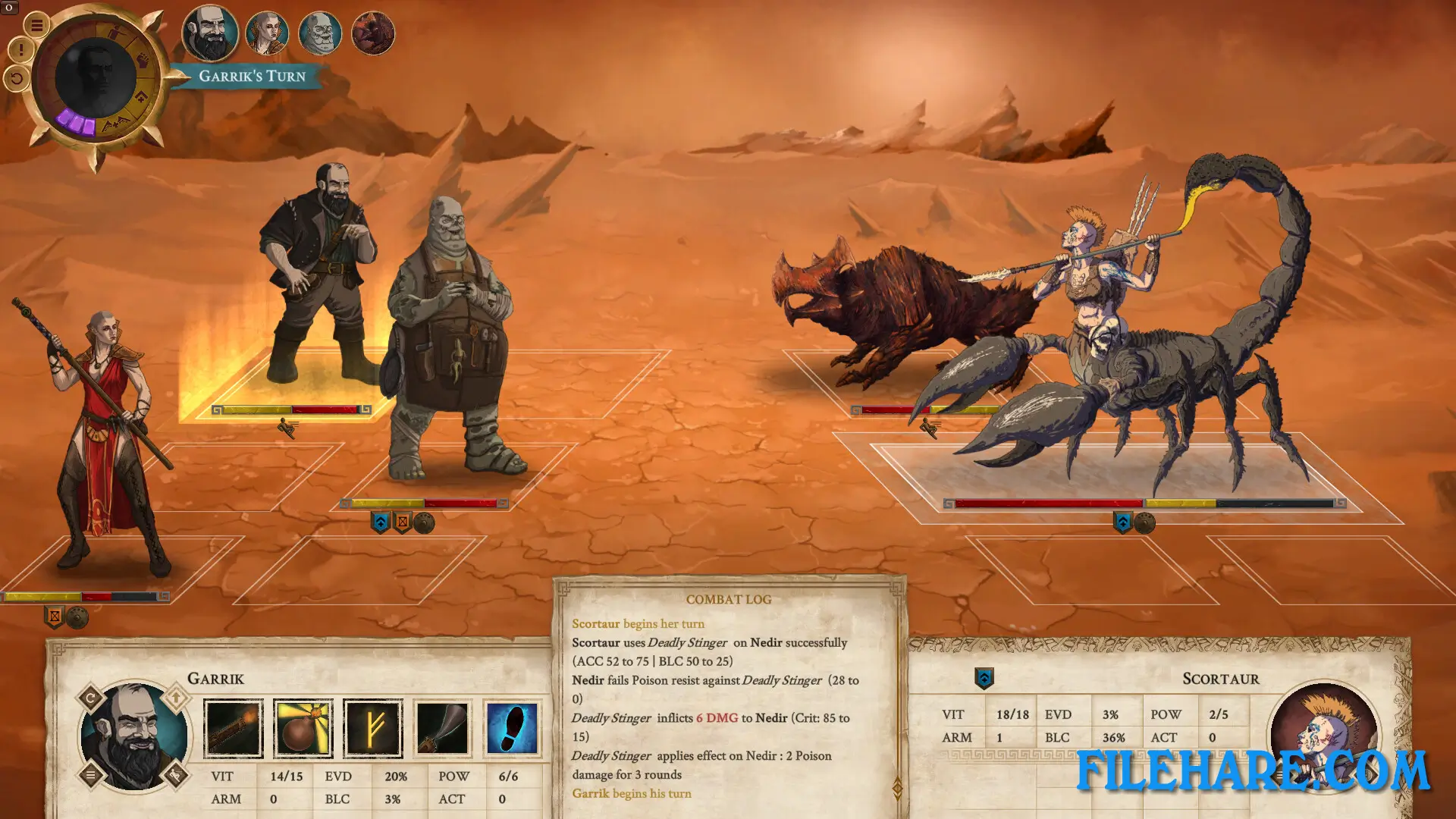Click the pointing figure segment on the wheel
Screen dimensions: 1456x819
[116, 33]
